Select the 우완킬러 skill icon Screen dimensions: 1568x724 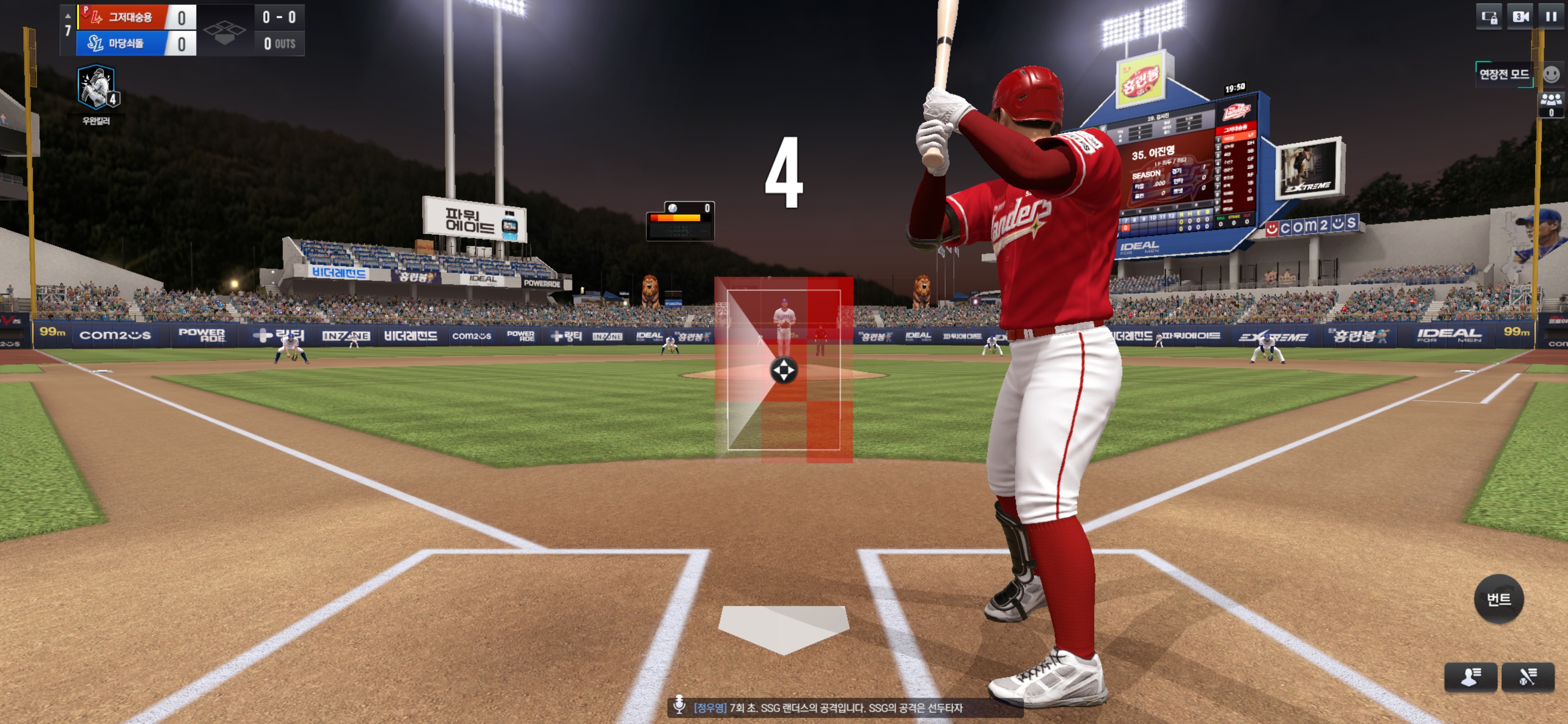point(96,88)
